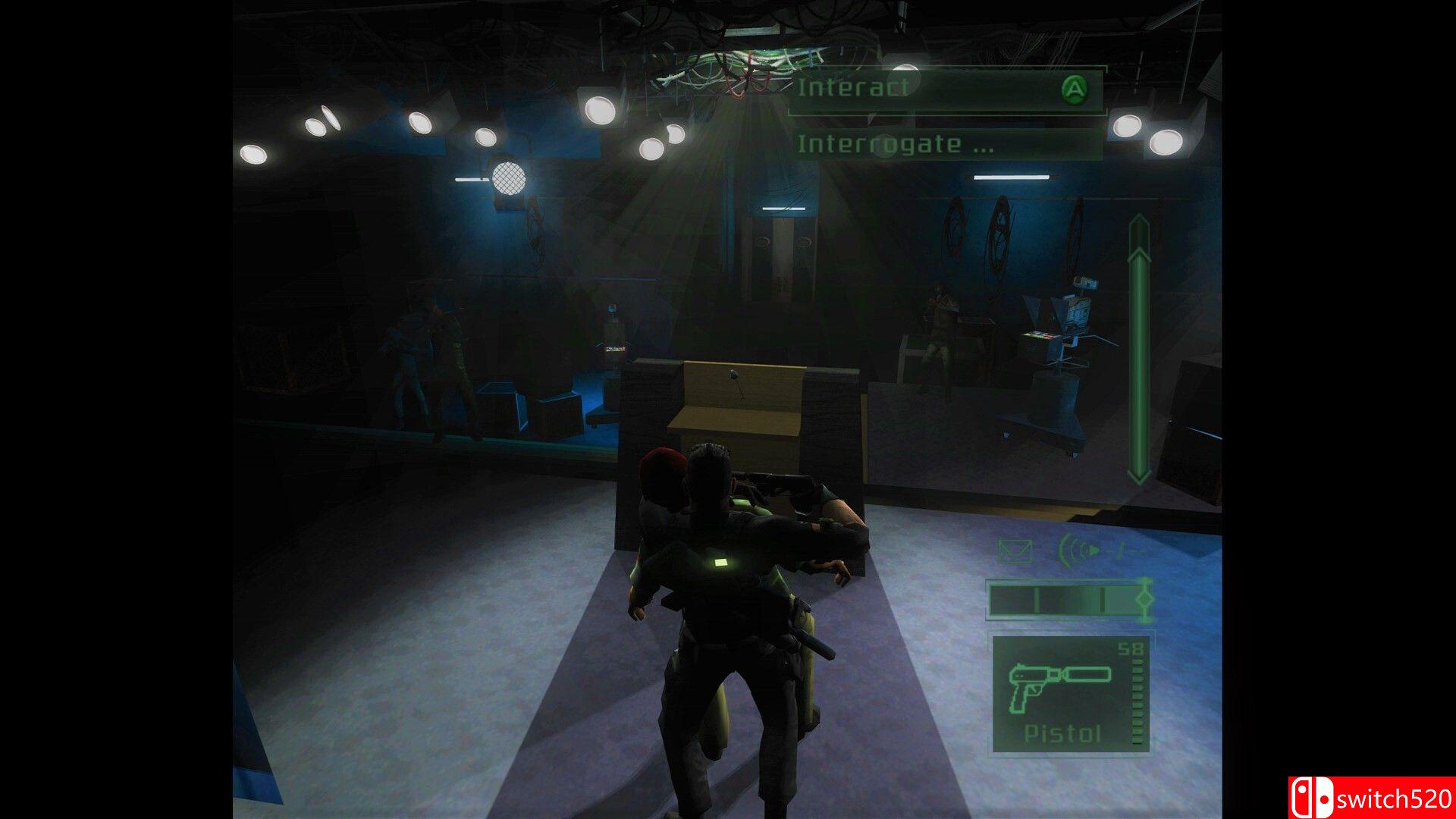The height and width of the screenshot is (819, 1456).
Task: Click the ammo count 58 indicator
Action: pyautogui.click(x=1130, y=648)
